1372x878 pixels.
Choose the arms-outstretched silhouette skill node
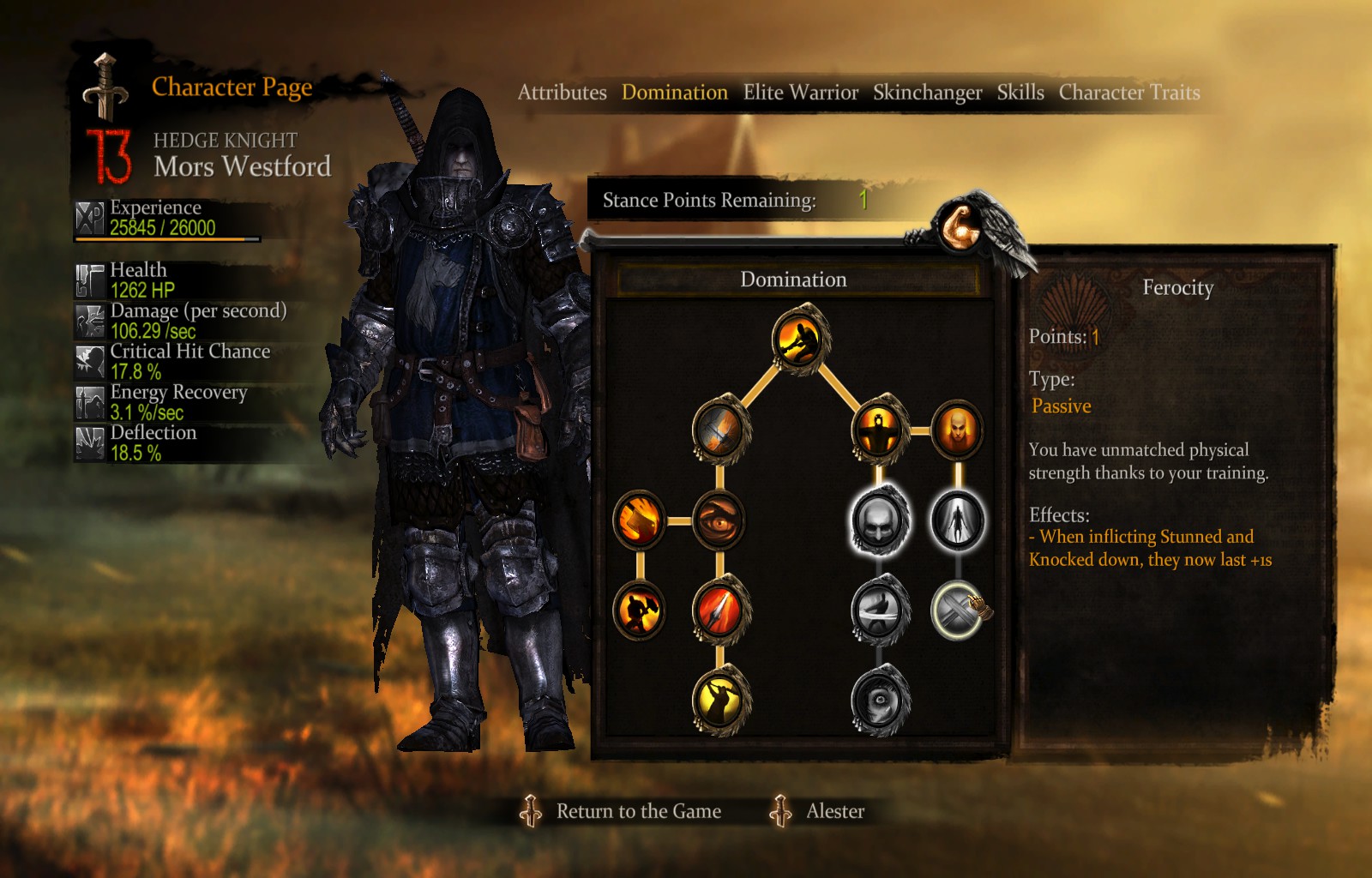coord(879,430)
